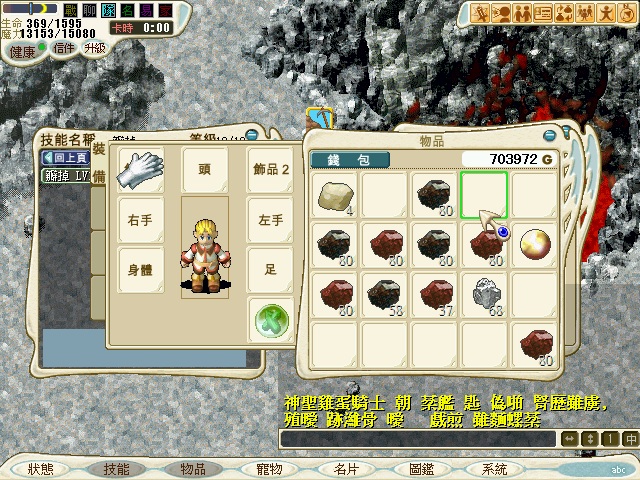
Task: Select the white gloves equipment slot
Action: coord(139,170)
